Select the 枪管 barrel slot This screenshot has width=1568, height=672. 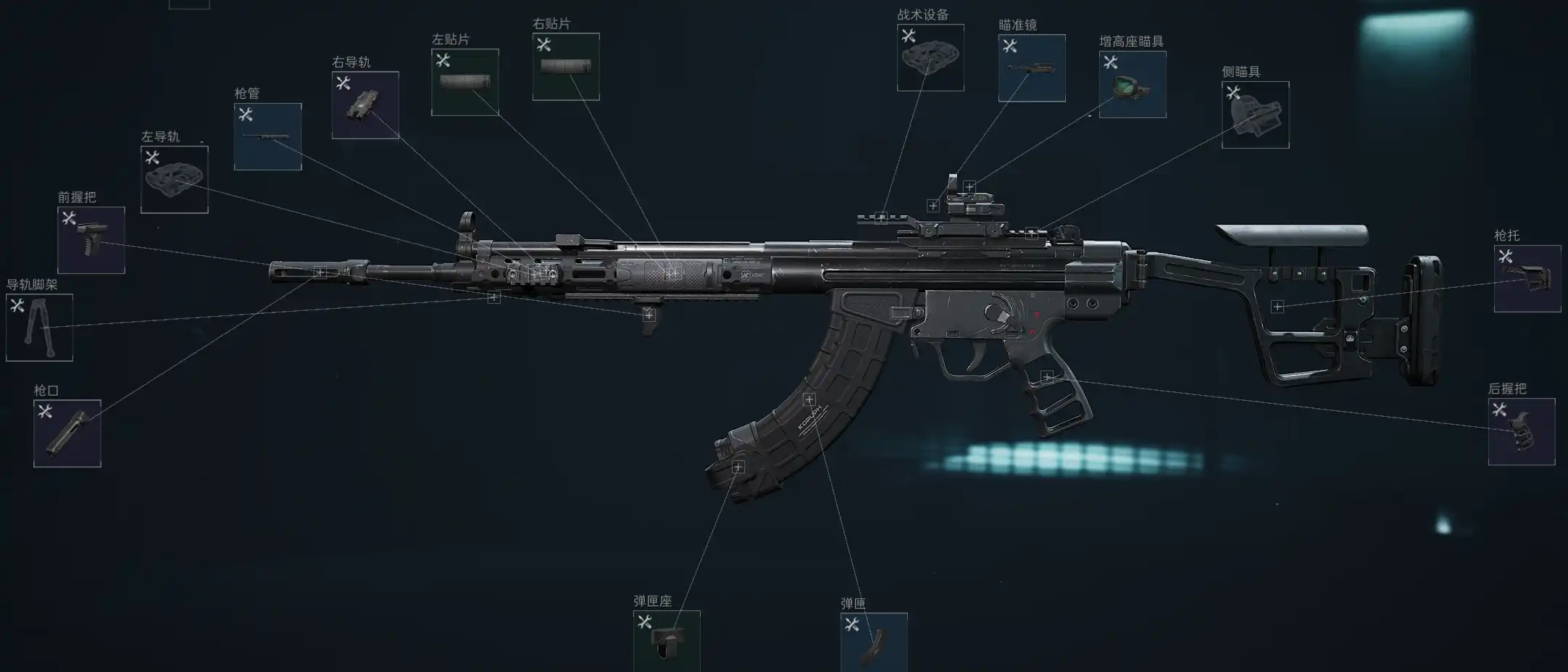coord(268,137)
